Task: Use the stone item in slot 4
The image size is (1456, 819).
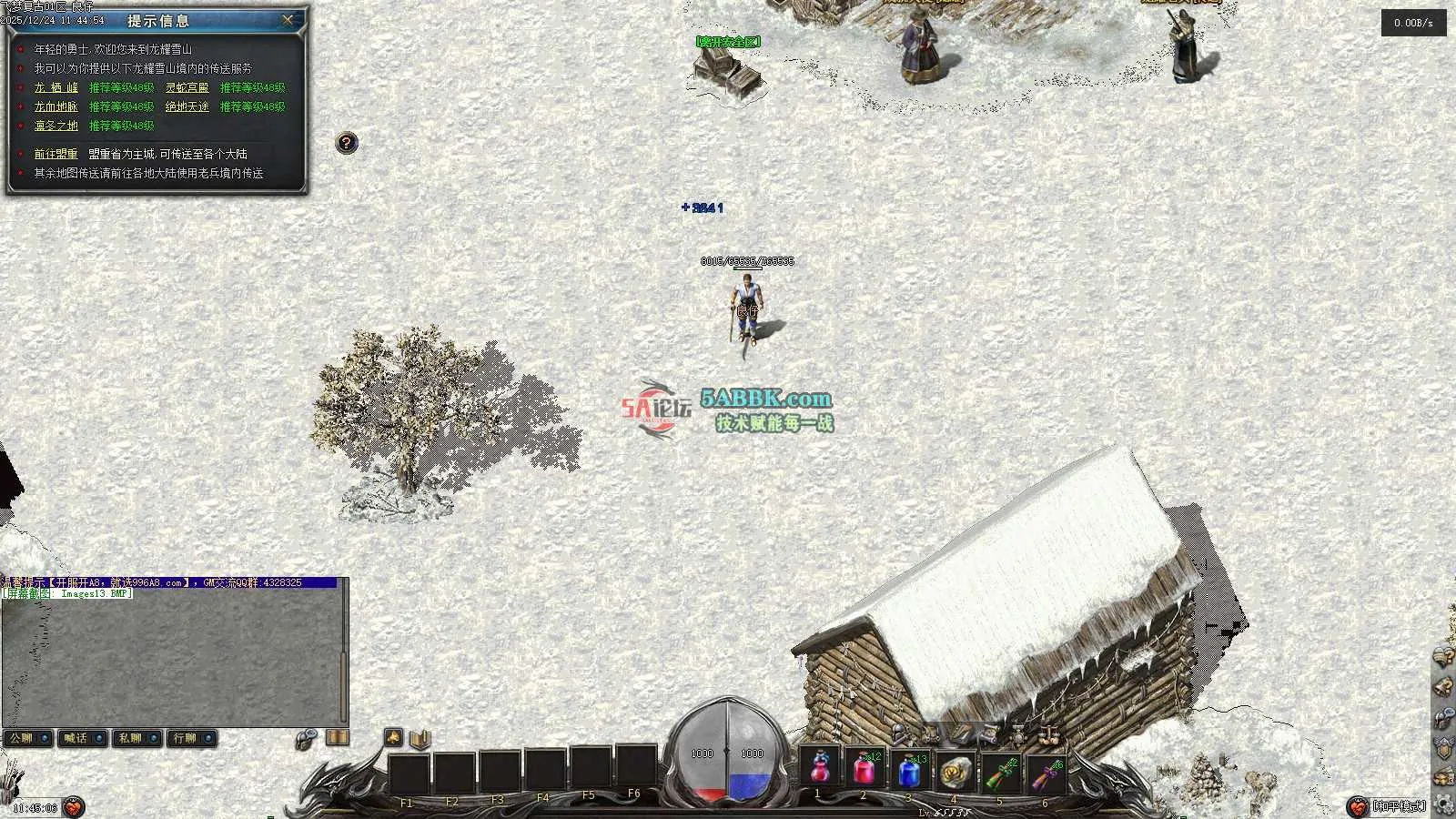Action: tap(955, 772)
